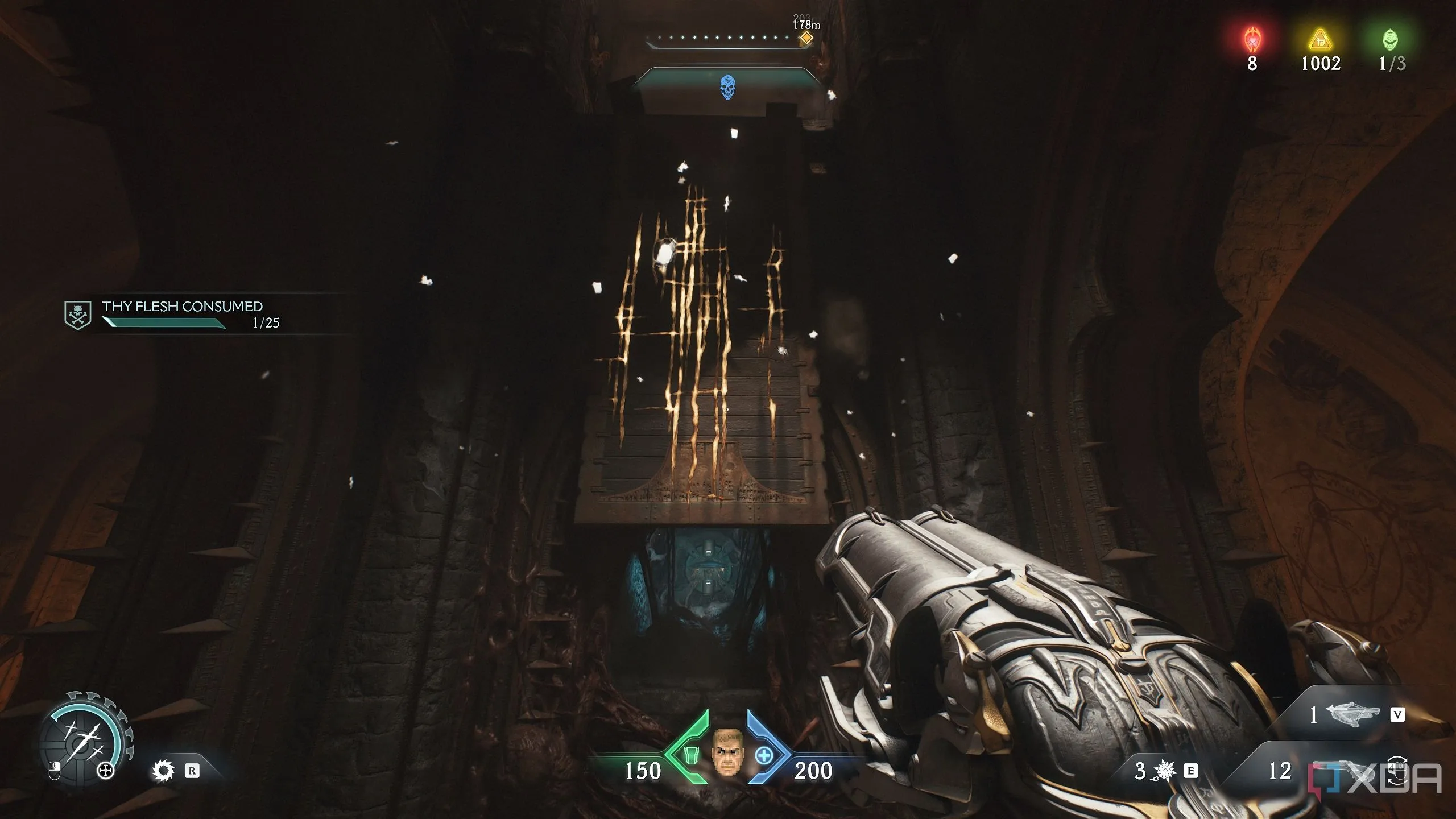
Task: Choose the crossbow weapon slot
Action: [1352, 714]
